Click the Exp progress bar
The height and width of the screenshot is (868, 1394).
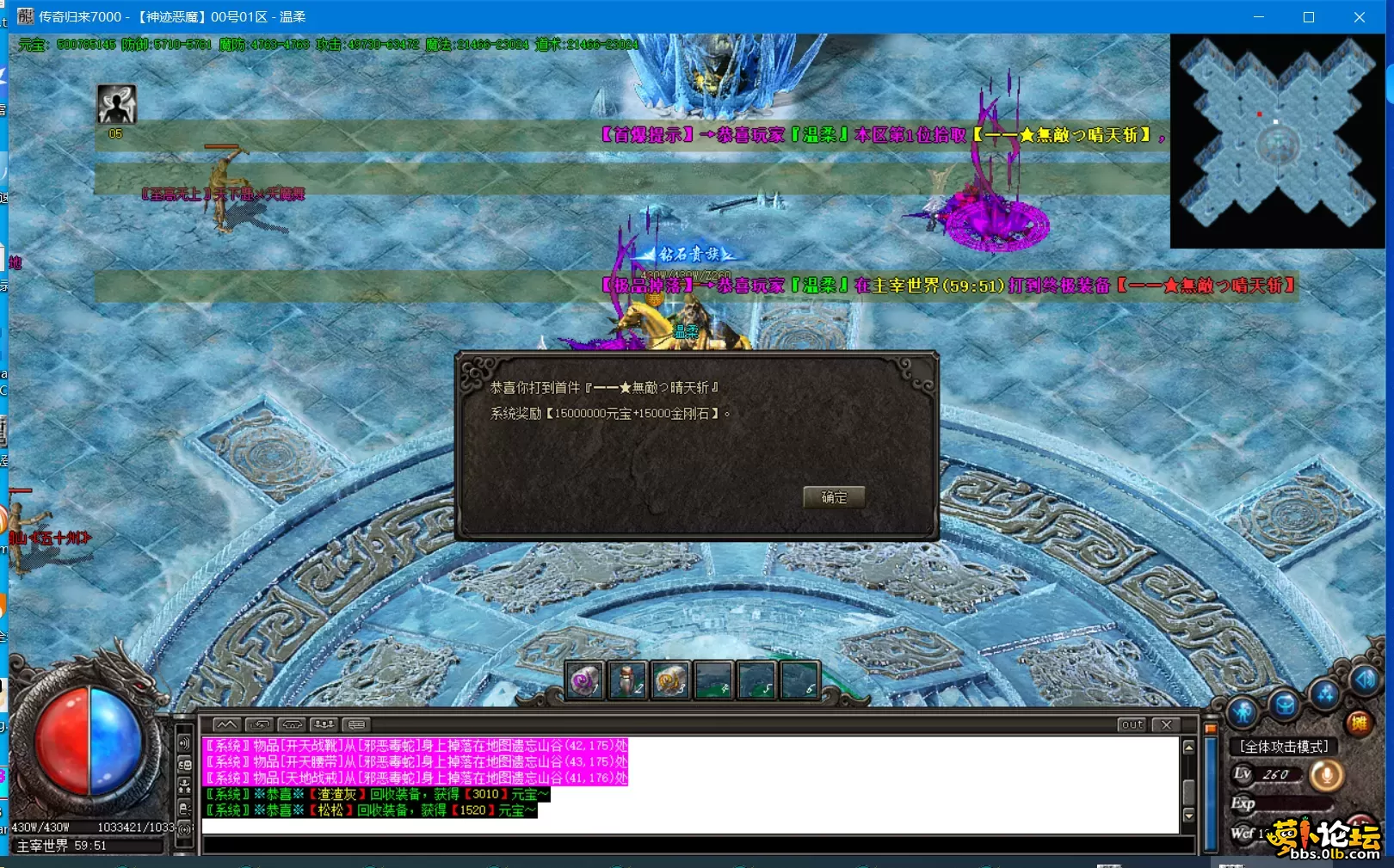point(1293,803)
